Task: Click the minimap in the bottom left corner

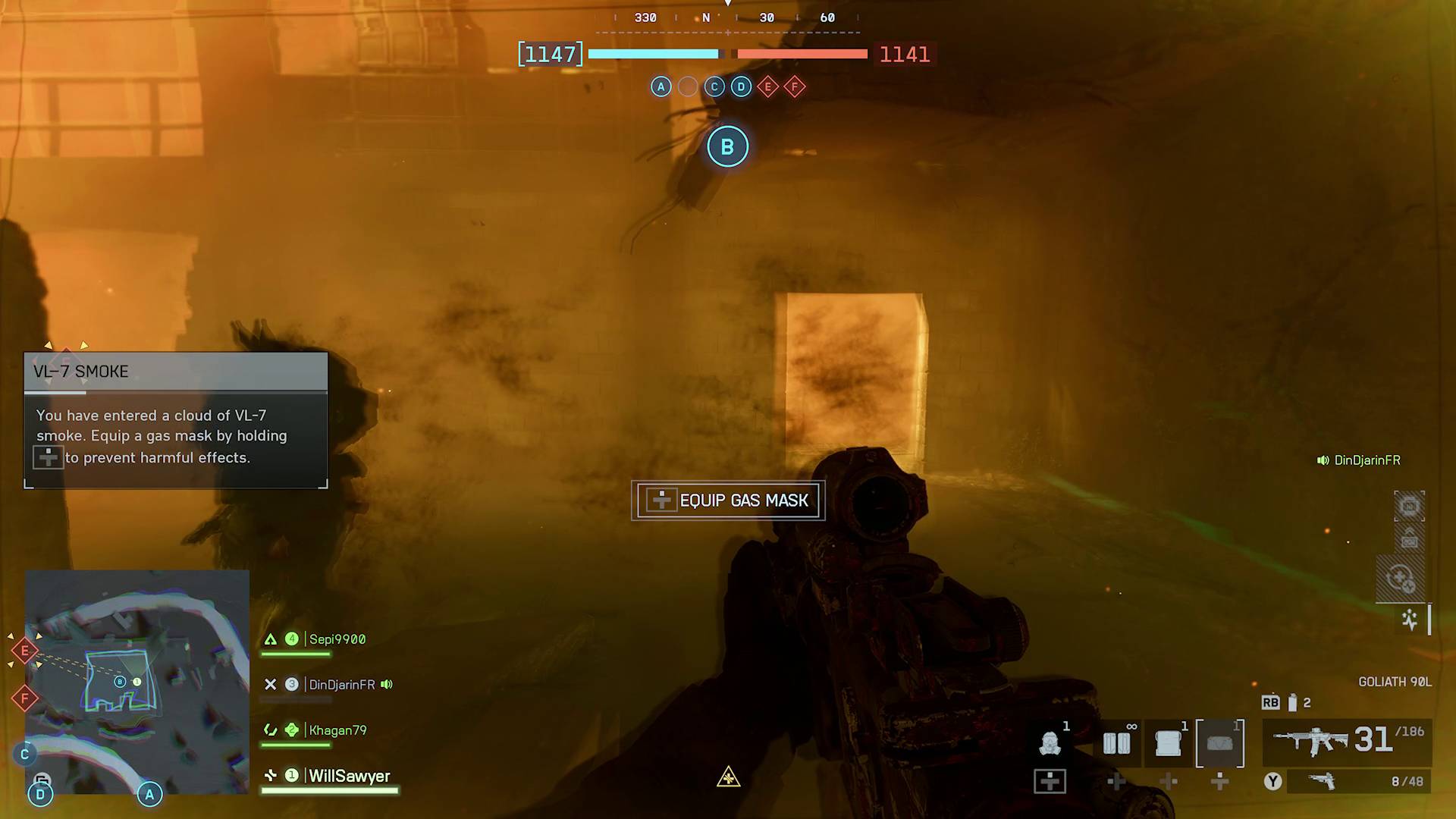Action: pyautogui.click(x=137, y=686)
